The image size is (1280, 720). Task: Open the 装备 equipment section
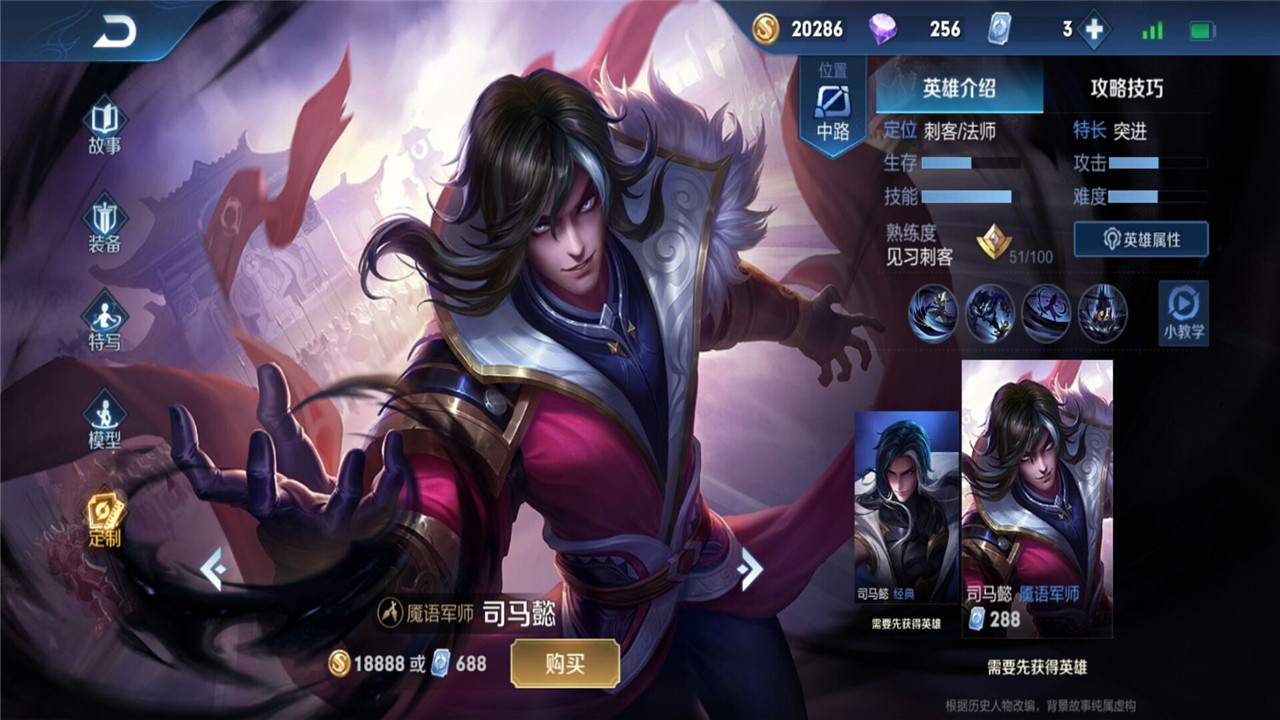[104, 226]
